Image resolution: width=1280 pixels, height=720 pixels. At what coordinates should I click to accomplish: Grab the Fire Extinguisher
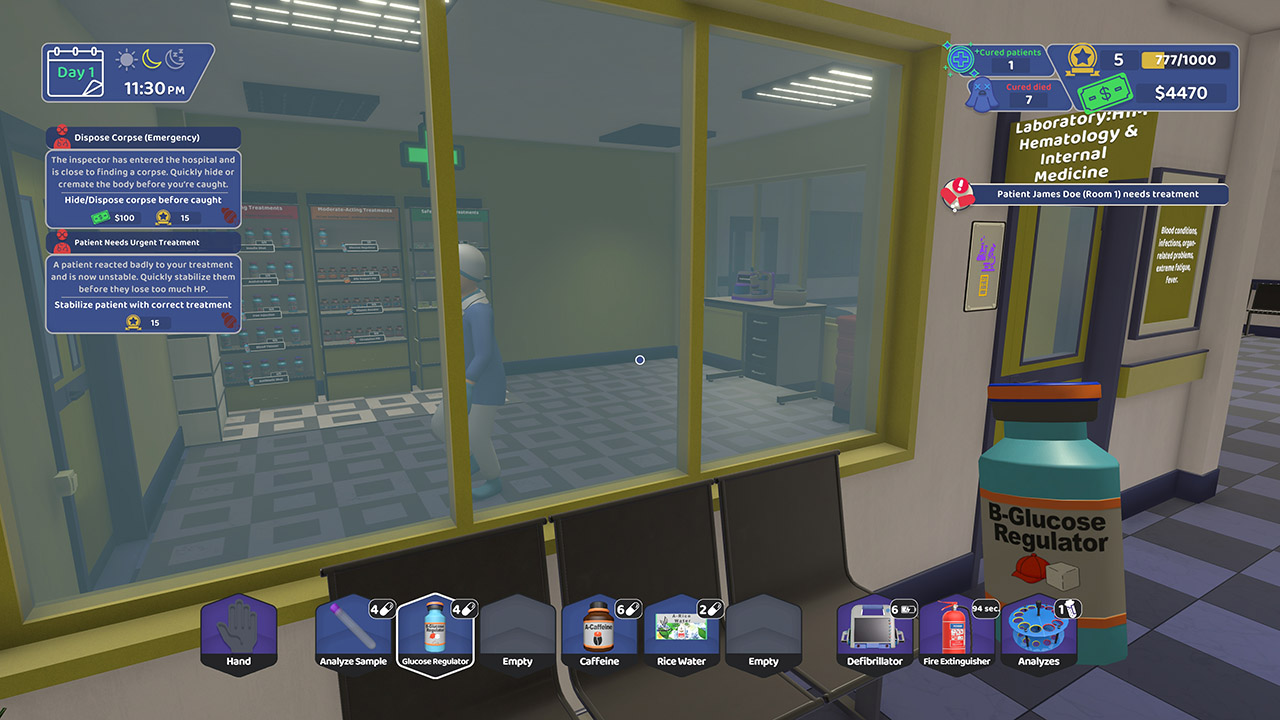pos(957,635)
